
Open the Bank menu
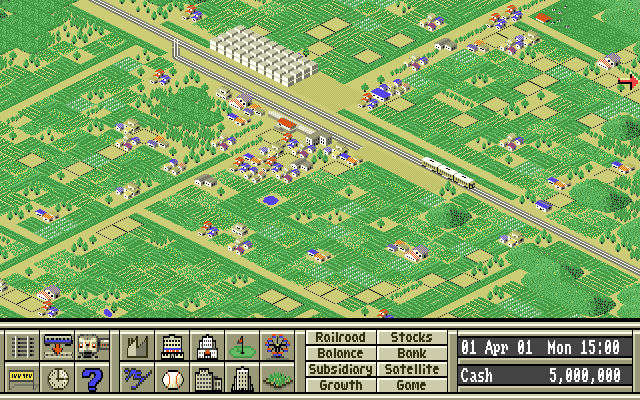tap(411, 353)
